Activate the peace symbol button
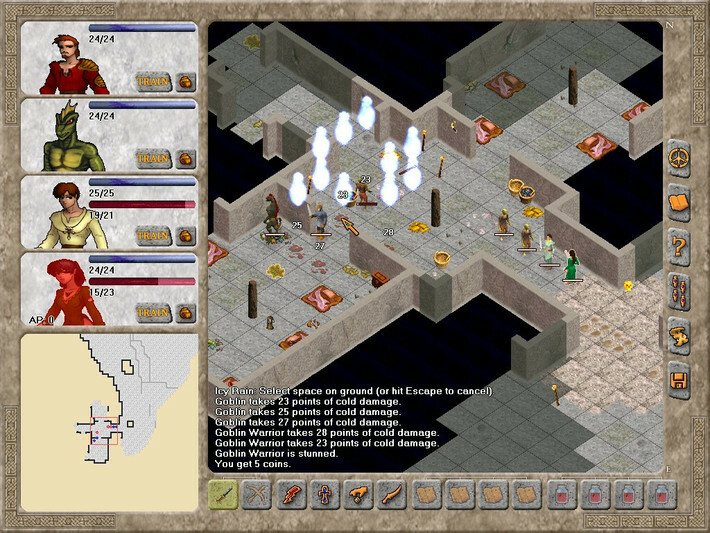This screenshot has height=533, width=710. pos(680,160)
